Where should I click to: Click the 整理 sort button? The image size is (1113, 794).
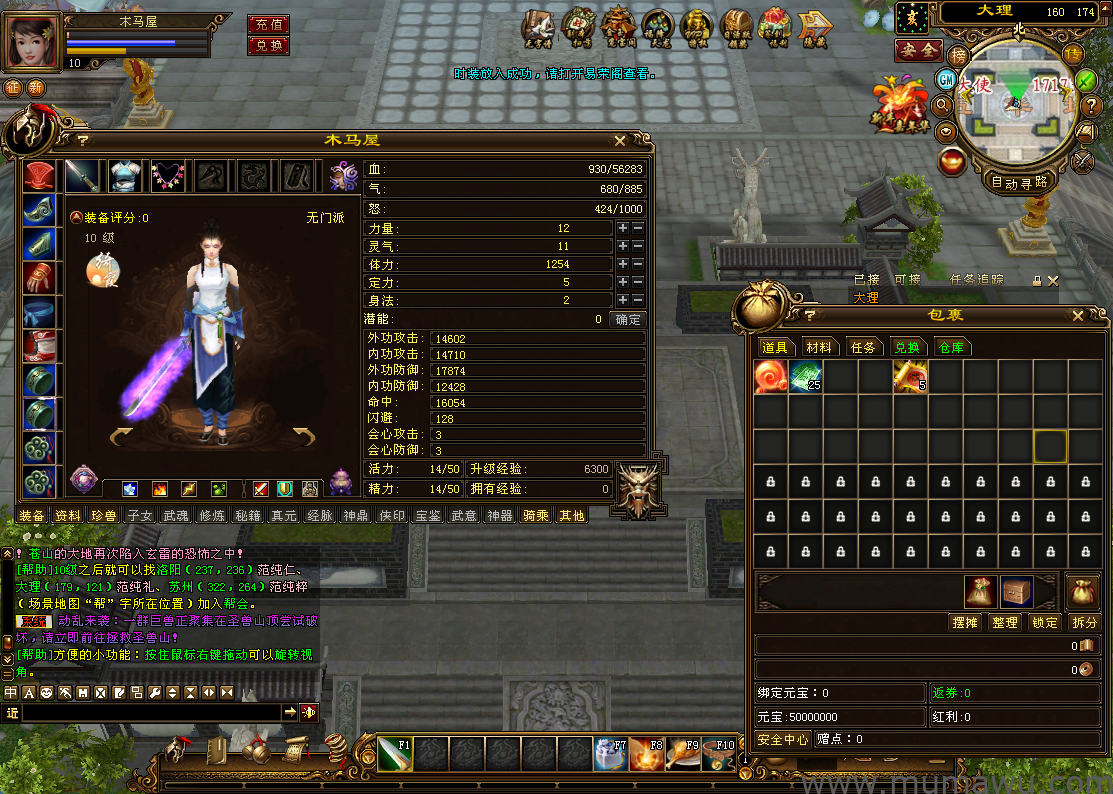[1004, 622]
